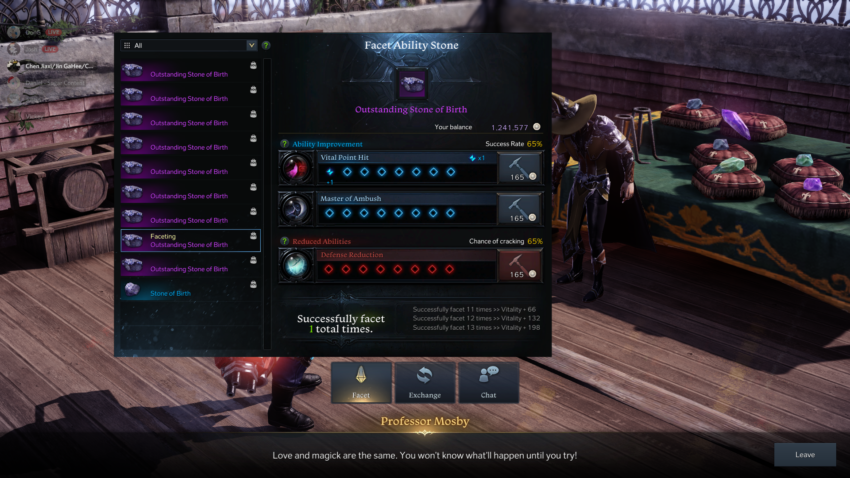This screenshot has height=478, width=850.
Task: Show help for Ability Improvement
Action: [285, 144]
